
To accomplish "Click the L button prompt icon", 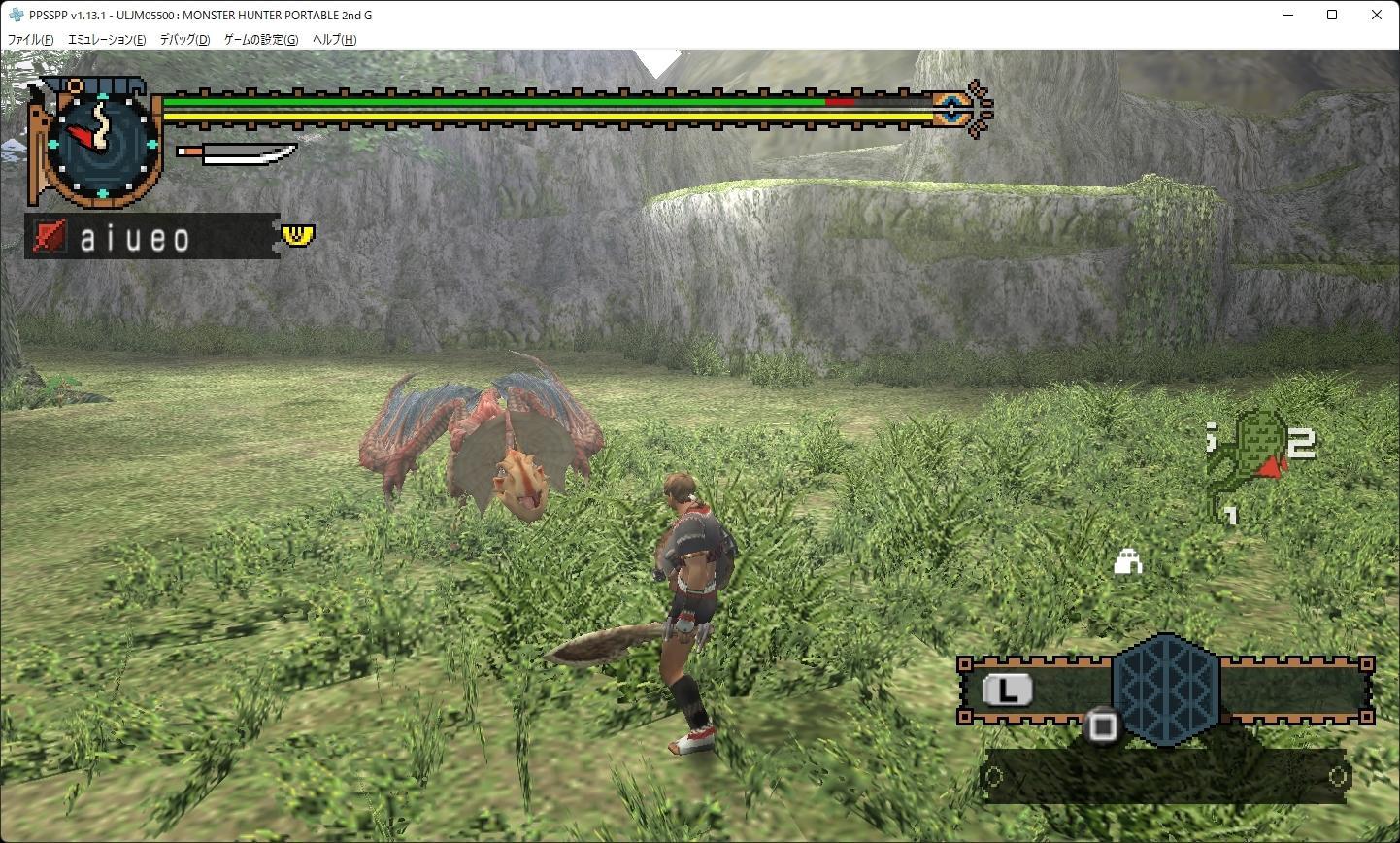I will (1010, 690).
